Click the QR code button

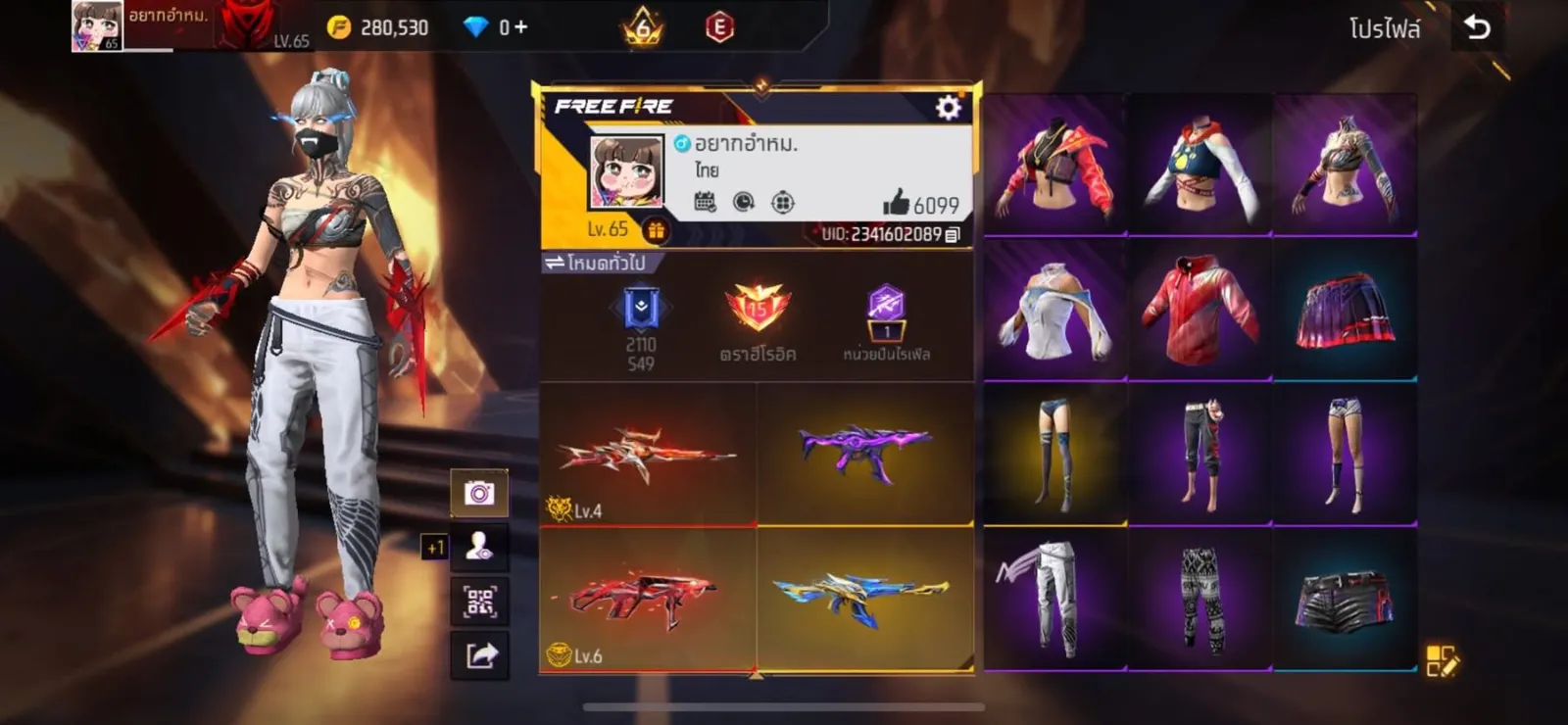[479, 601]
